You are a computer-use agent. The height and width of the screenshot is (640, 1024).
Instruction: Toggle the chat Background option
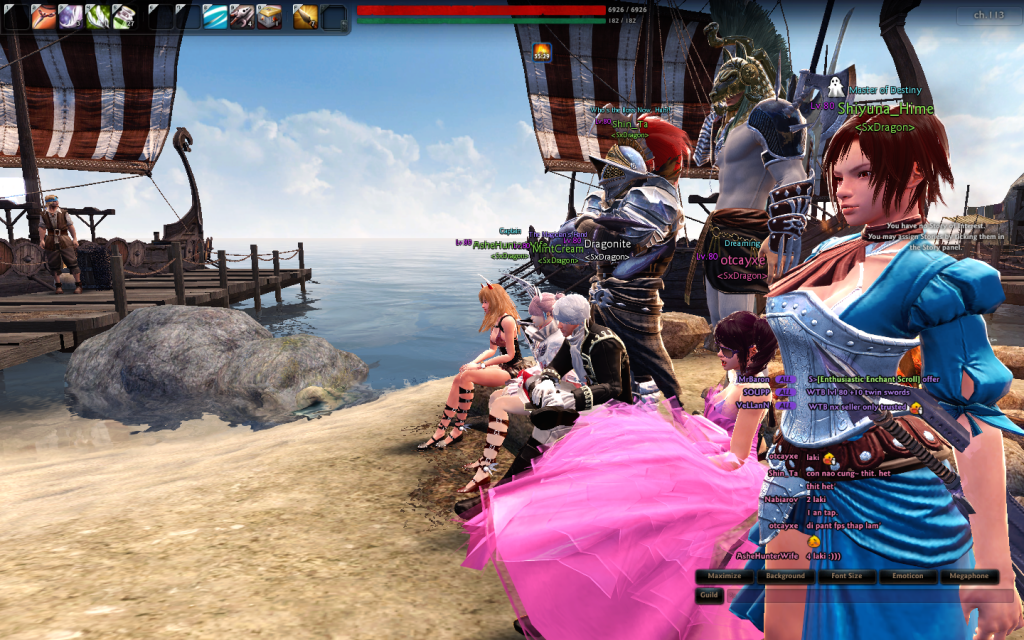pyautogui.click(x=785, y=576)
